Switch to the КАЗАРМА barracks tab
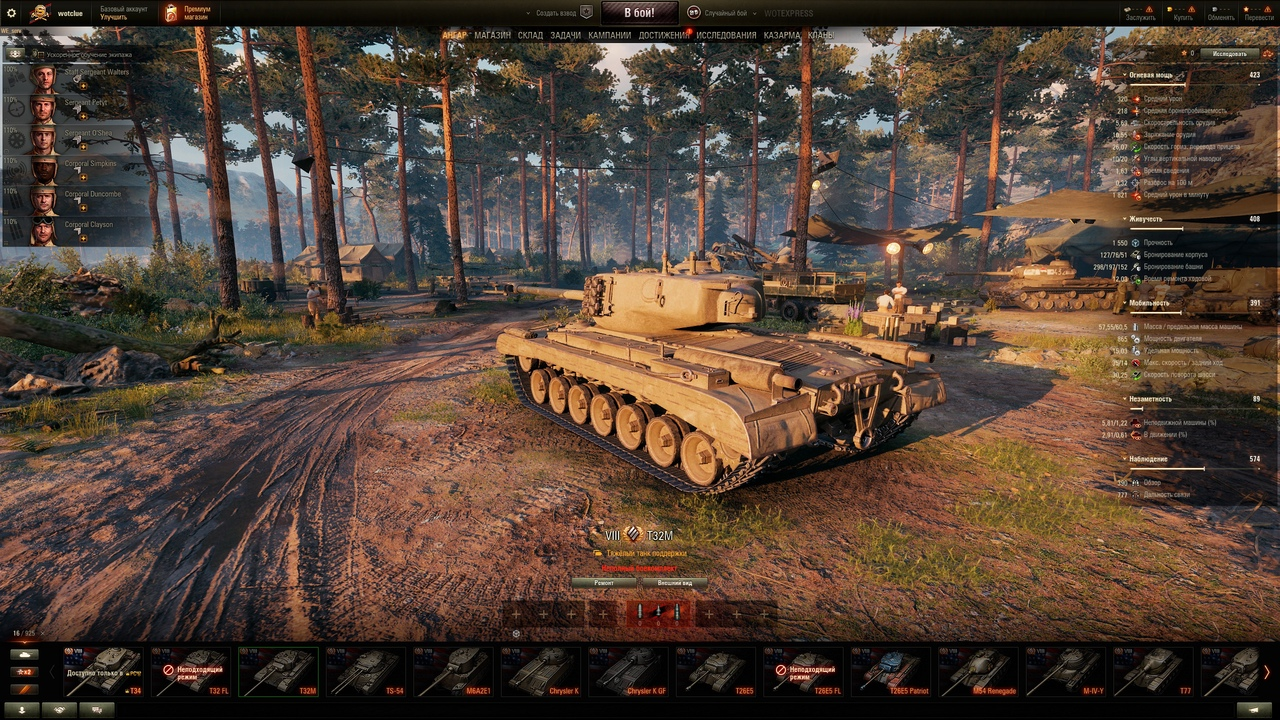 (781, 35)
